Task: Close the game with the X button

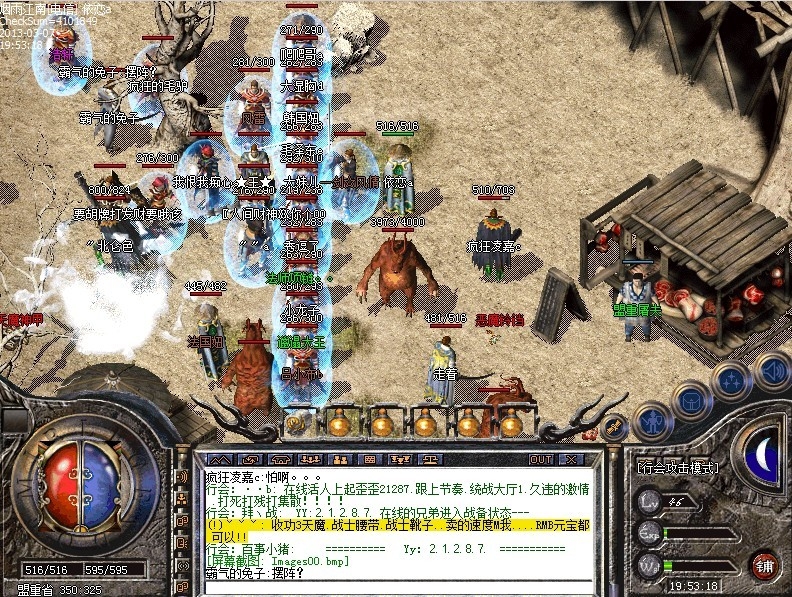Action: click(x=571, y=459)
